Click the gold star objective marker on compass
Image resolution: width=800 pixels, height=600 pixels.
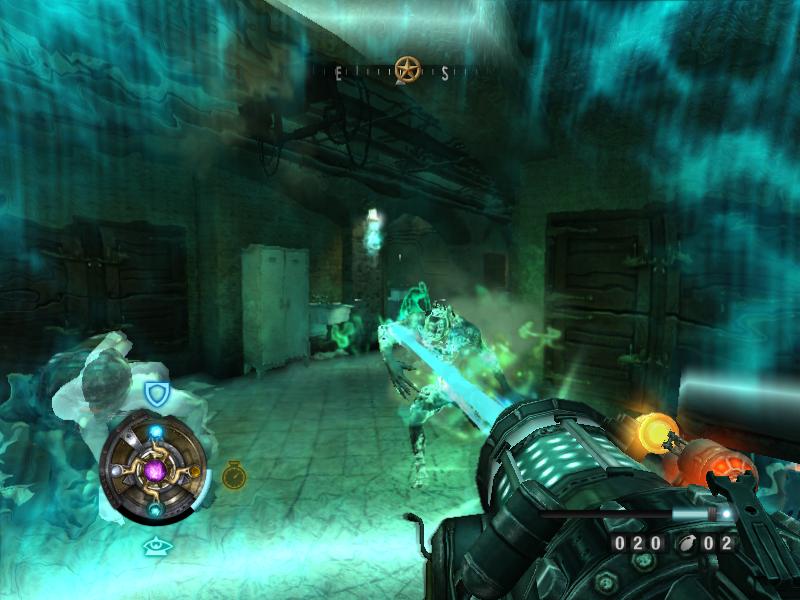406,69
